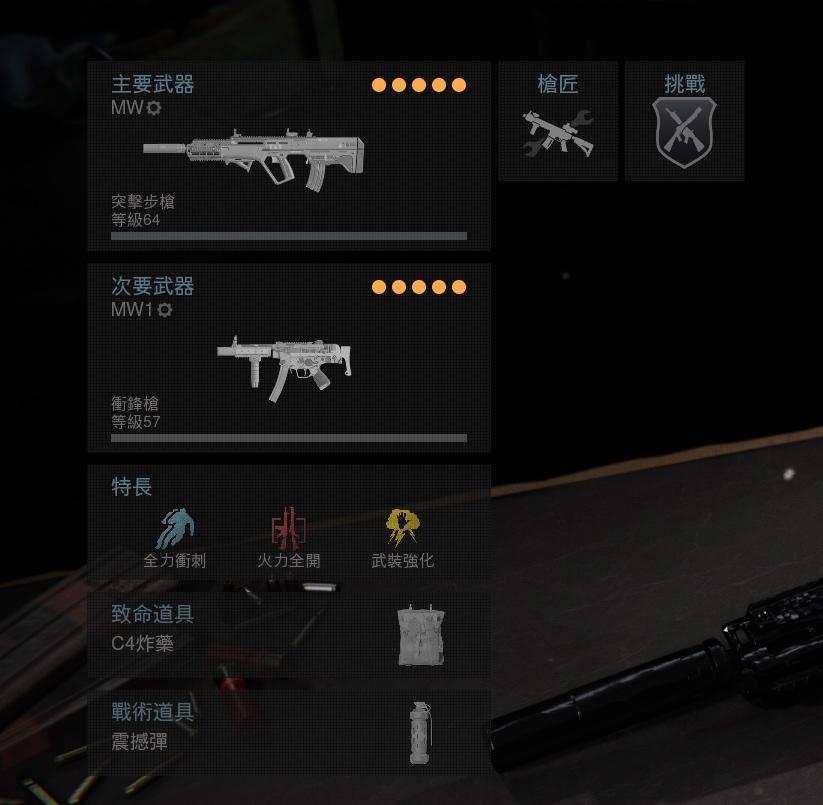The height and width of the screenshot is (805, 823).
Task: Choose the 武裝強化 yellow perk icon
Action: click(x=403, y=530)
